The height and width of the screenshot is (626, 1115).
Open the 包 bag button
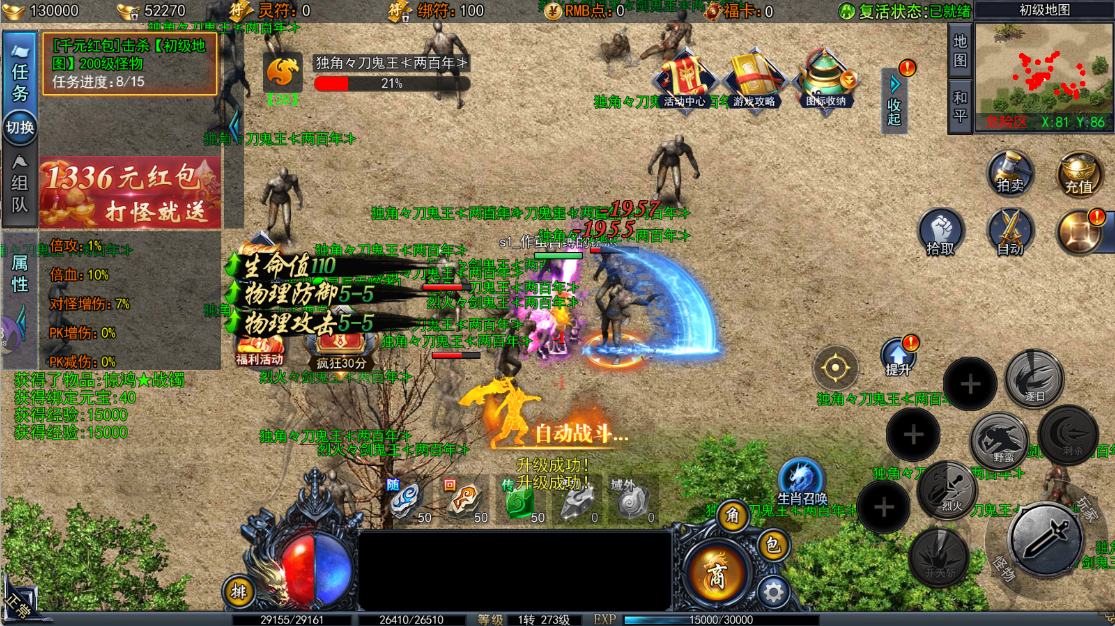771,546
